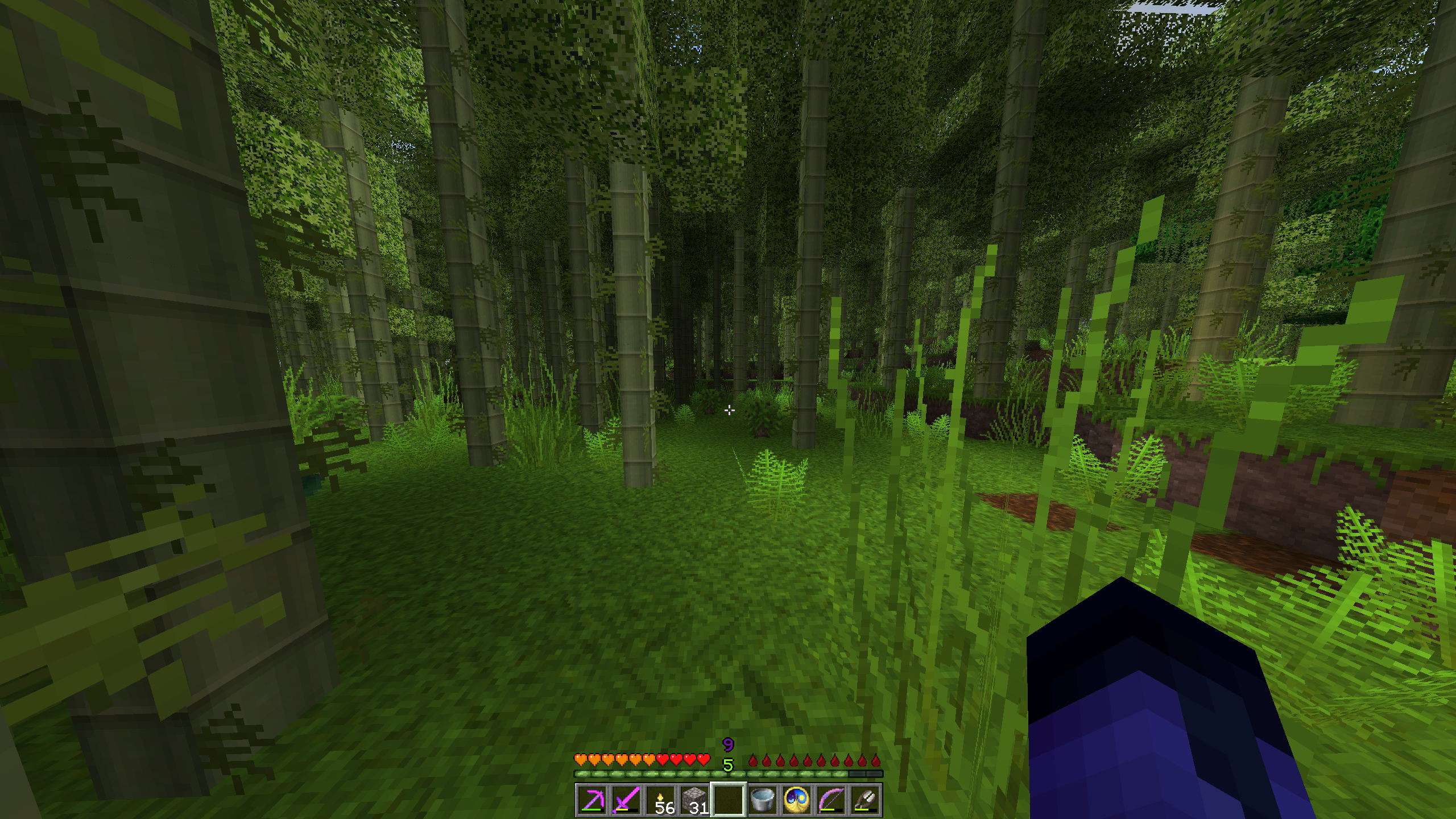Select the purple pickaxe hotbar slot

592,800
